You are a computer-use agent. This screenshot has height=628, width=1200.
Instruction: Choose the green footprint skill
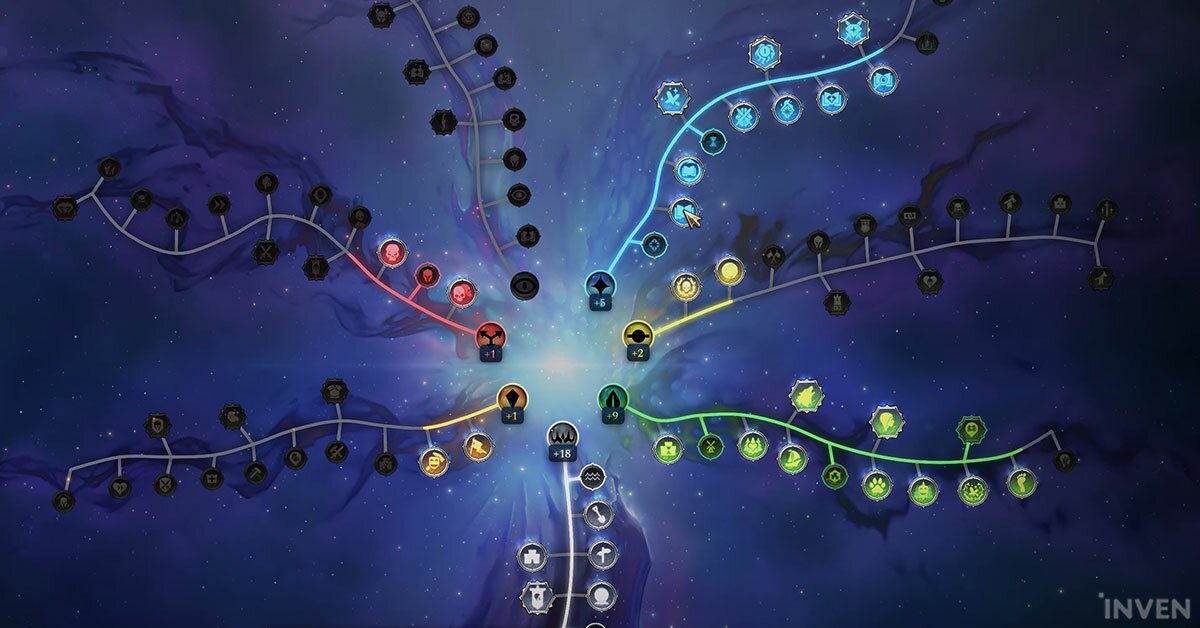coord(1022,483)
